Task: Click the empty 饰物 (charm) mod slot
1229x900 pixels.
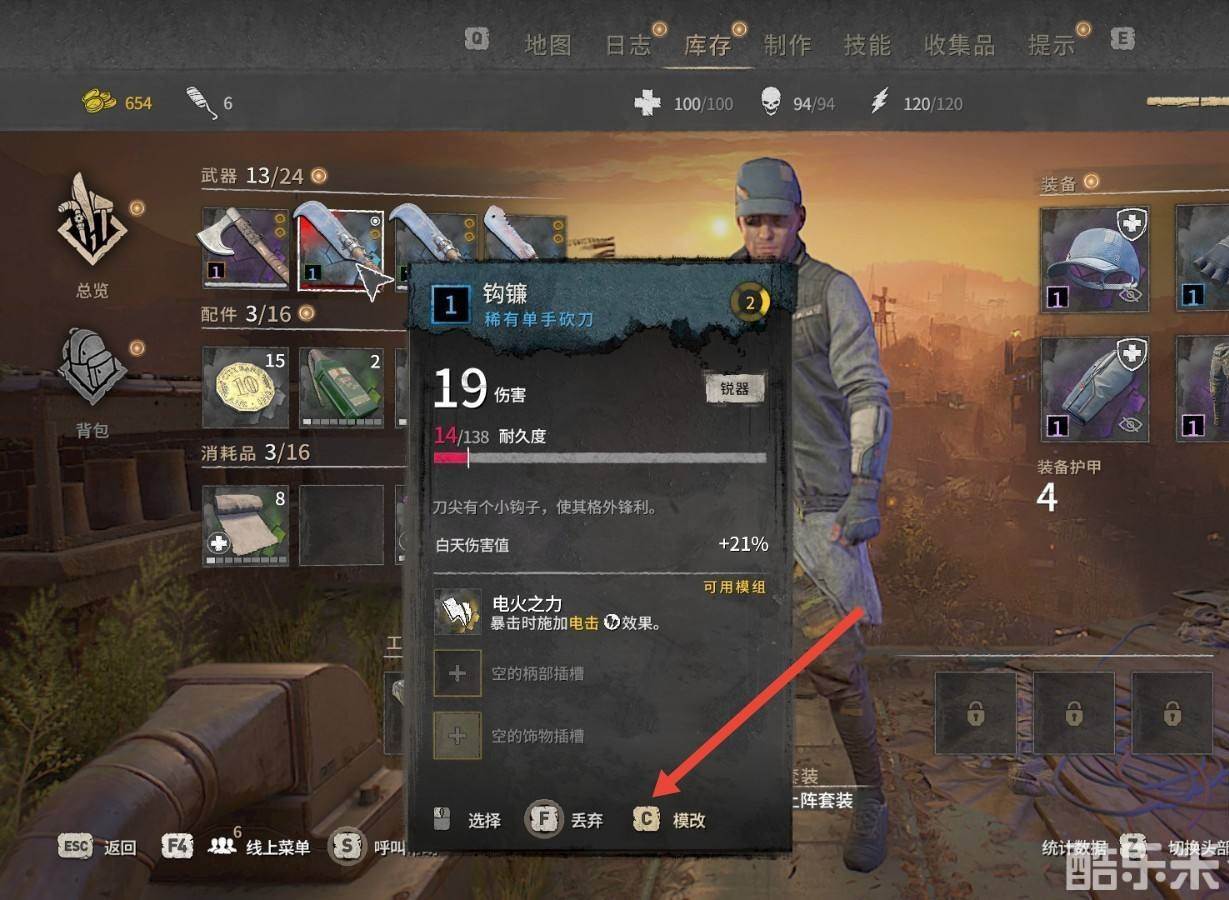Action: [458, 735]
